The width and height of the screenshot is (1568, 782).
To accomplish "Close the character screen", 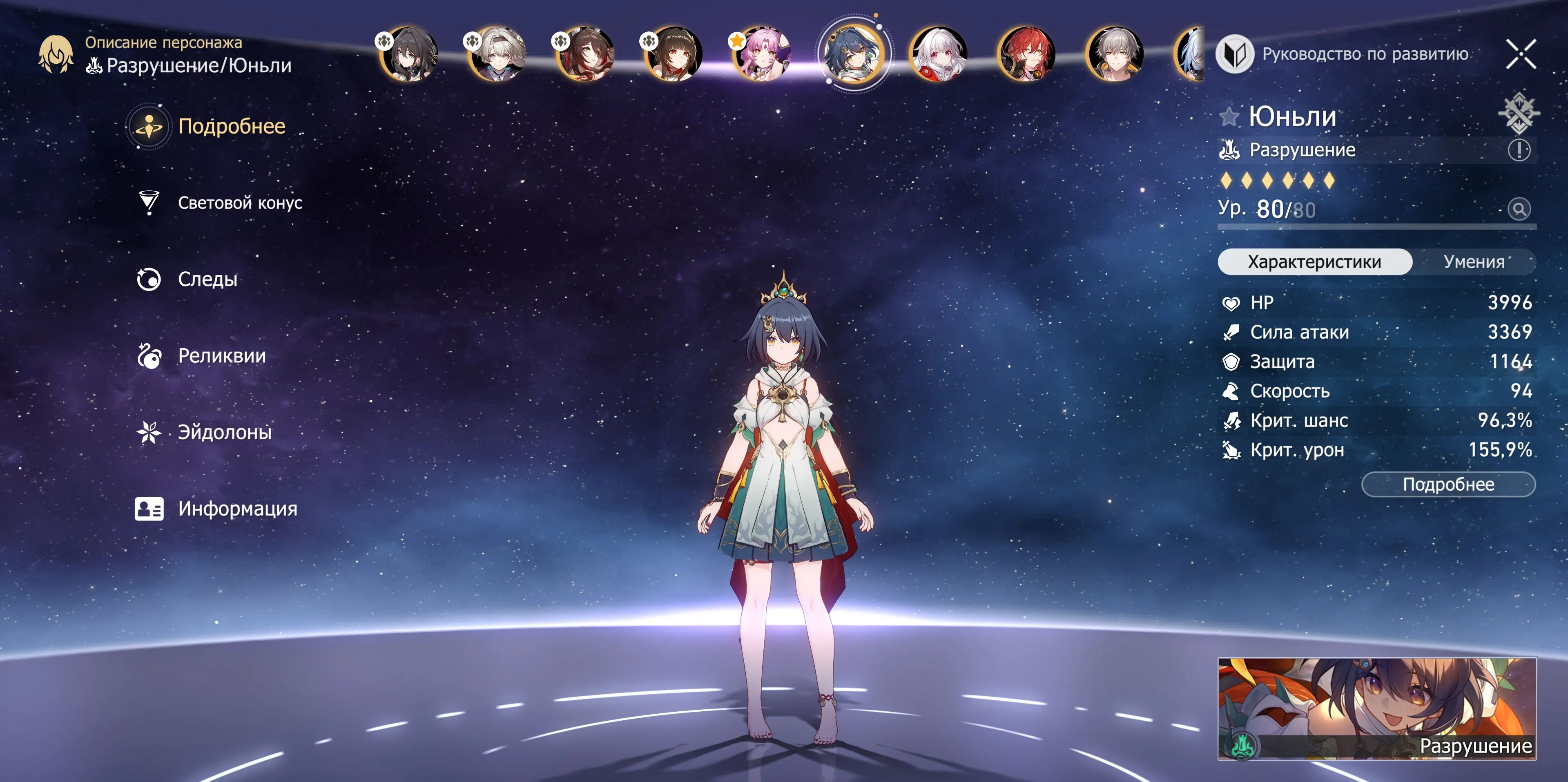I will click(1521, 54).
